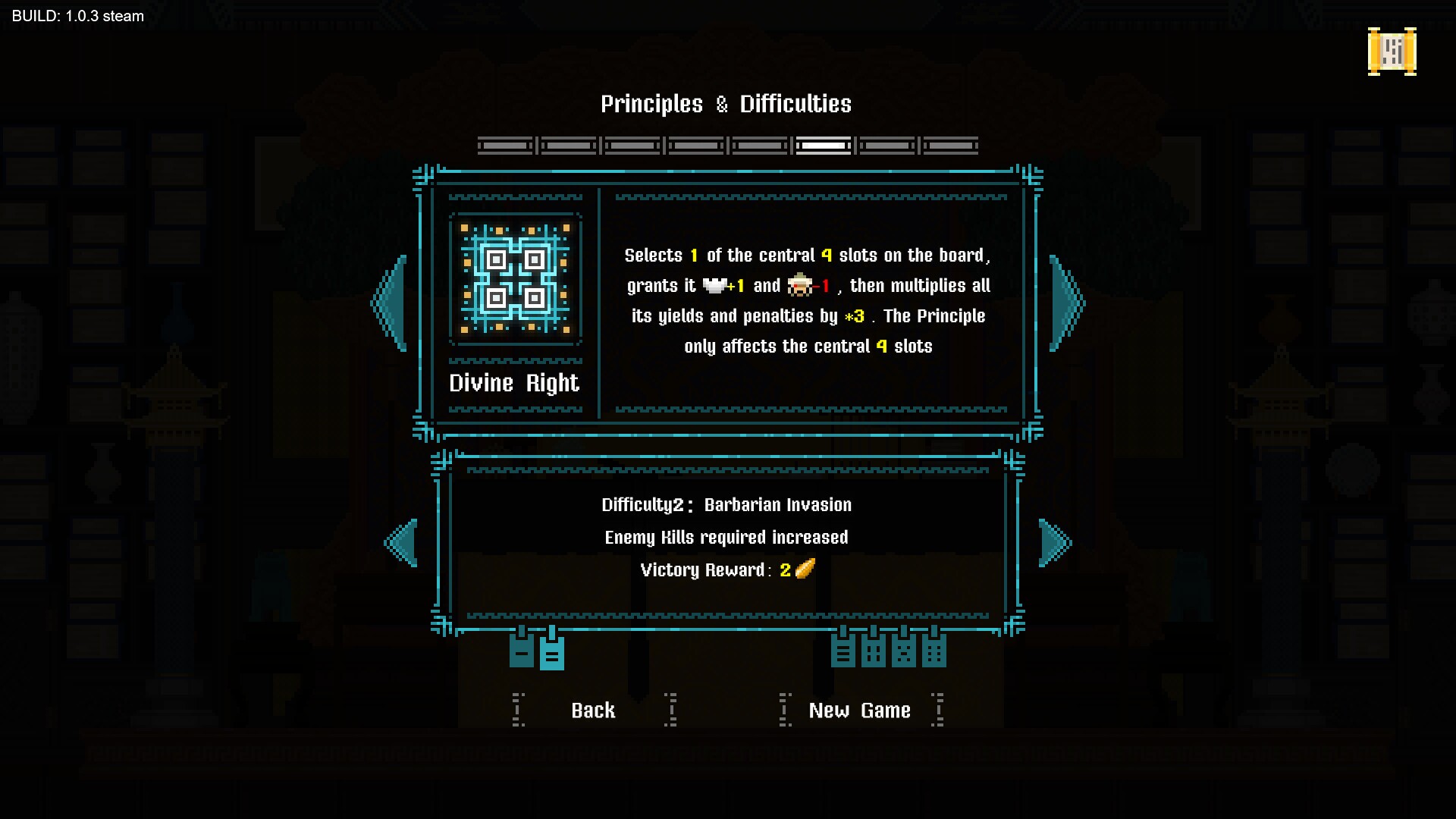Toggle the dark single-line tag token

(520, 651)
